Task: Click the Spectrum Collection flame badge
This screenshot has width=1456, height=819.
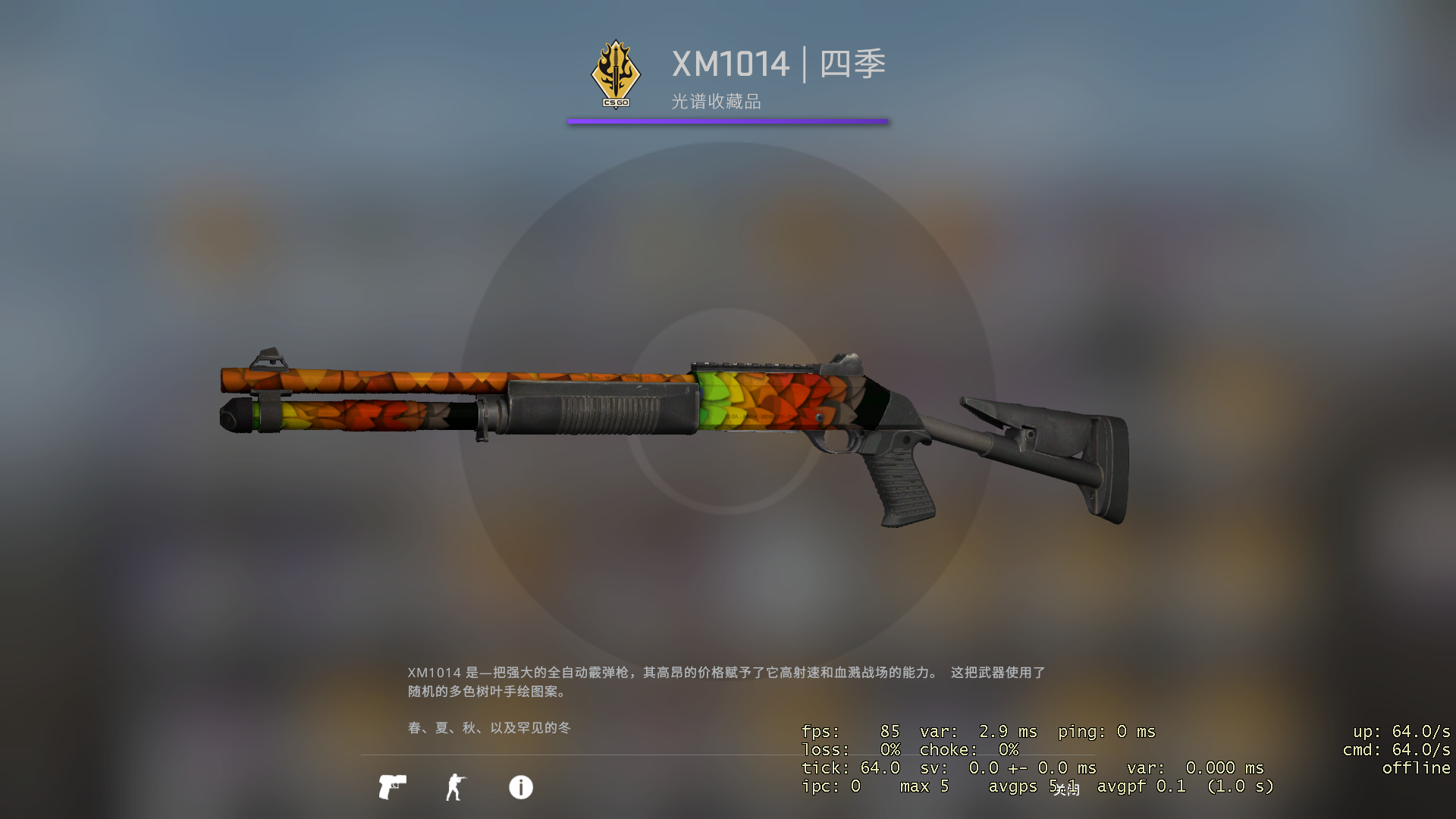Action: [614, 72]
